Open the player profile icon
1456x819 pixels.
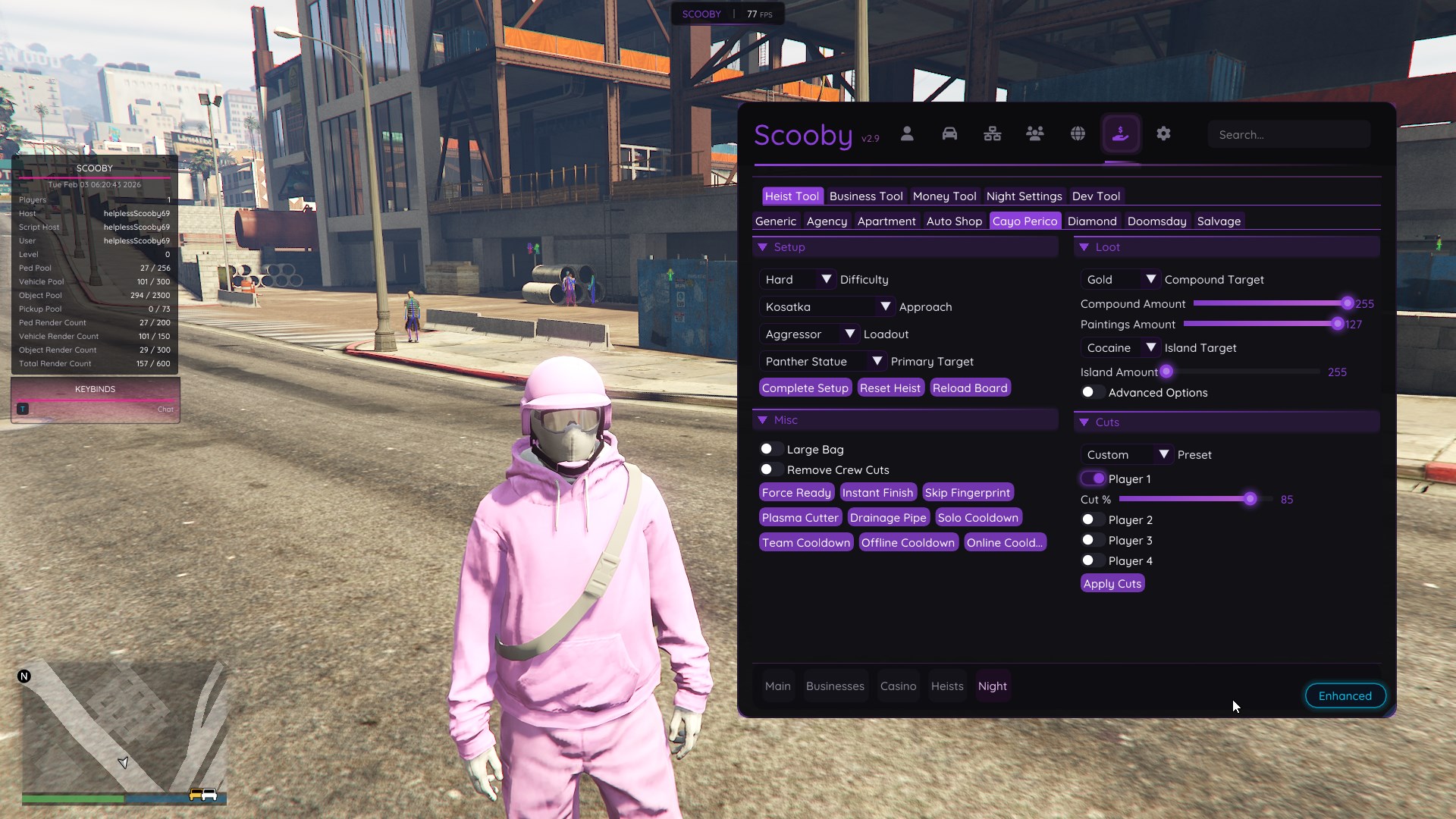(x=907, y=133)
